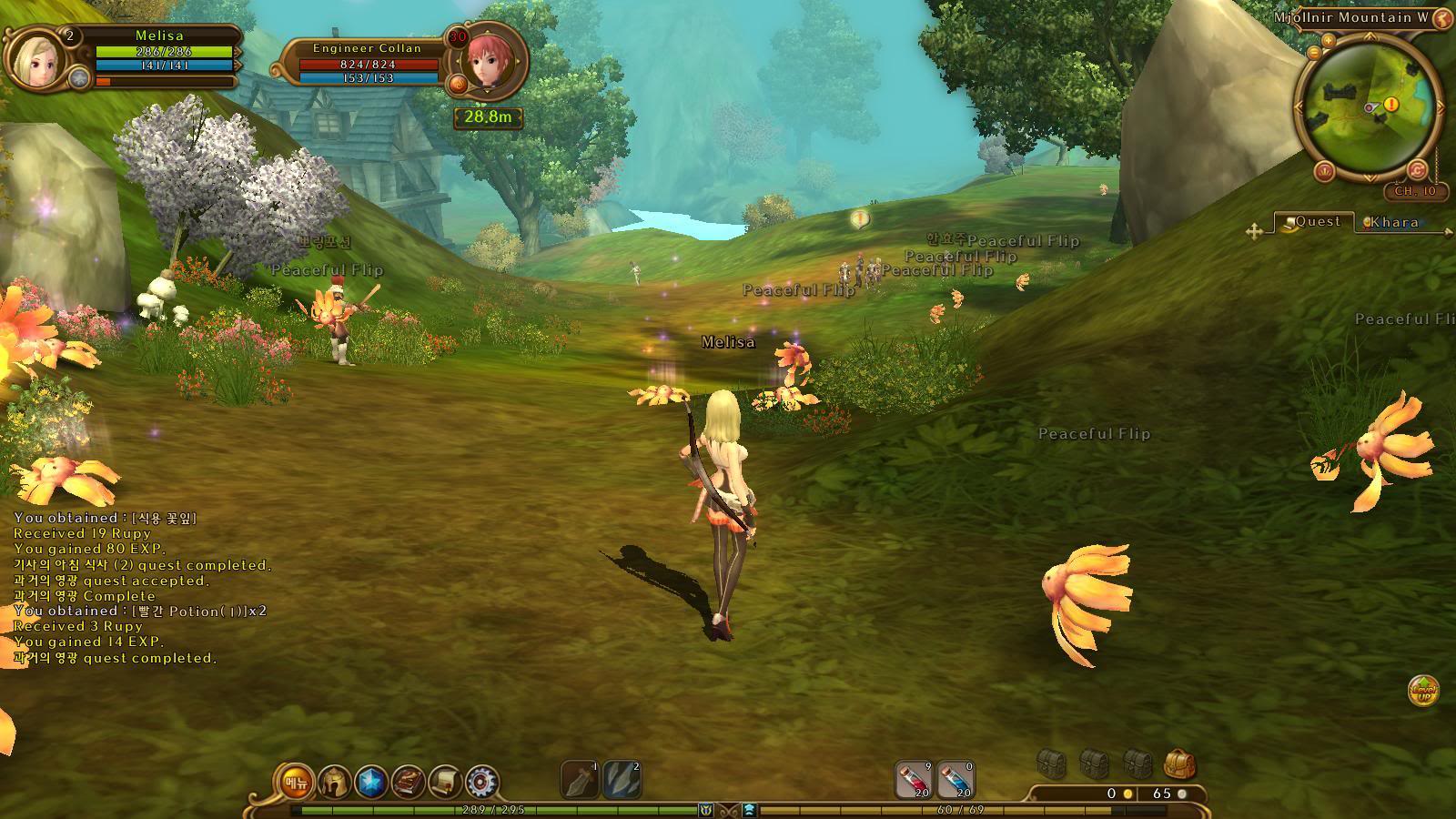Toggle minimap zoom-out with the minus button
This screenshot has height=819, width=1456.
coord(1313,53)
